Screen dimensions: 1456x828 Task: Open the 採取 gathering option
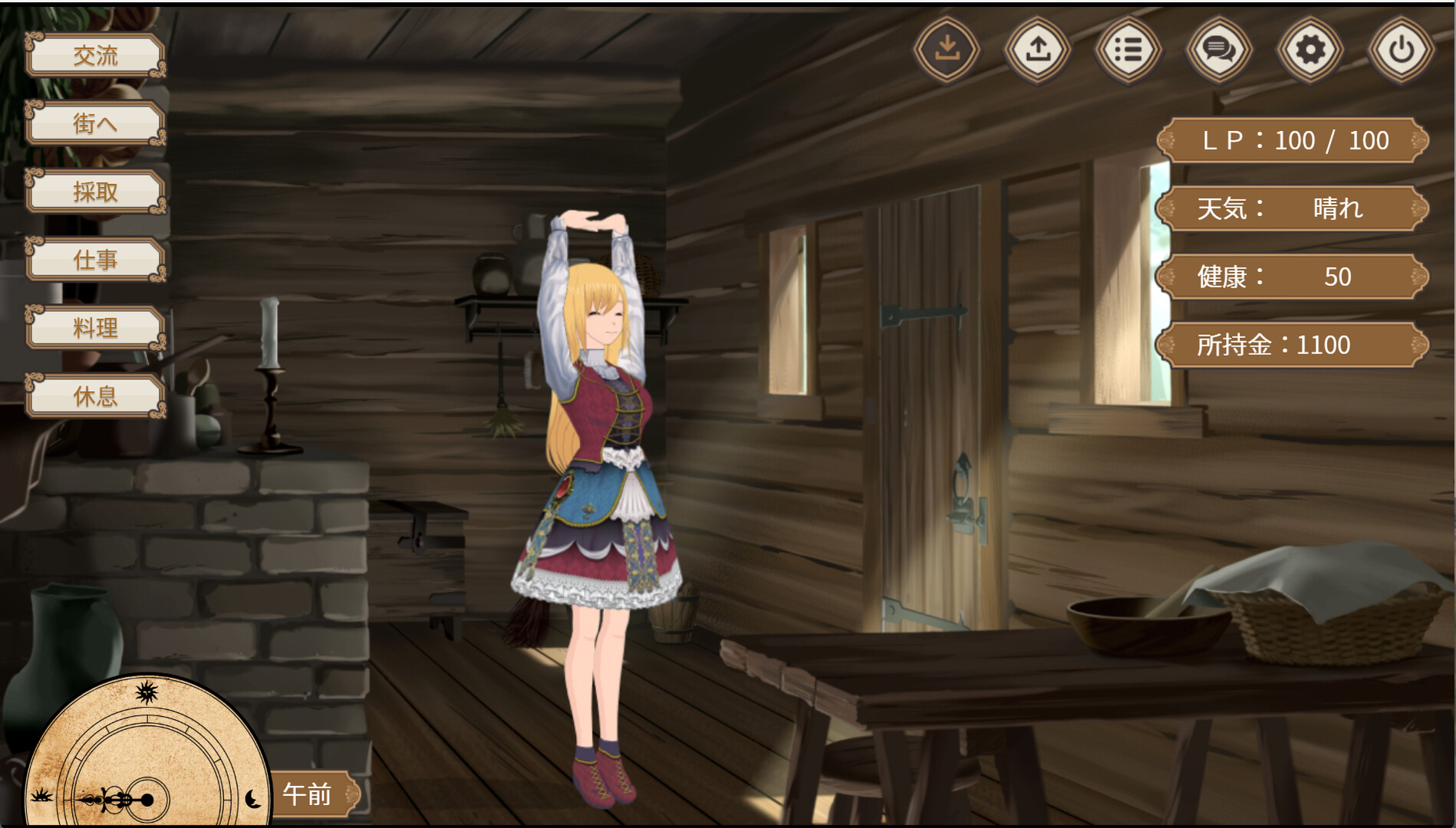pyautogui.click(x=94, y=192)
